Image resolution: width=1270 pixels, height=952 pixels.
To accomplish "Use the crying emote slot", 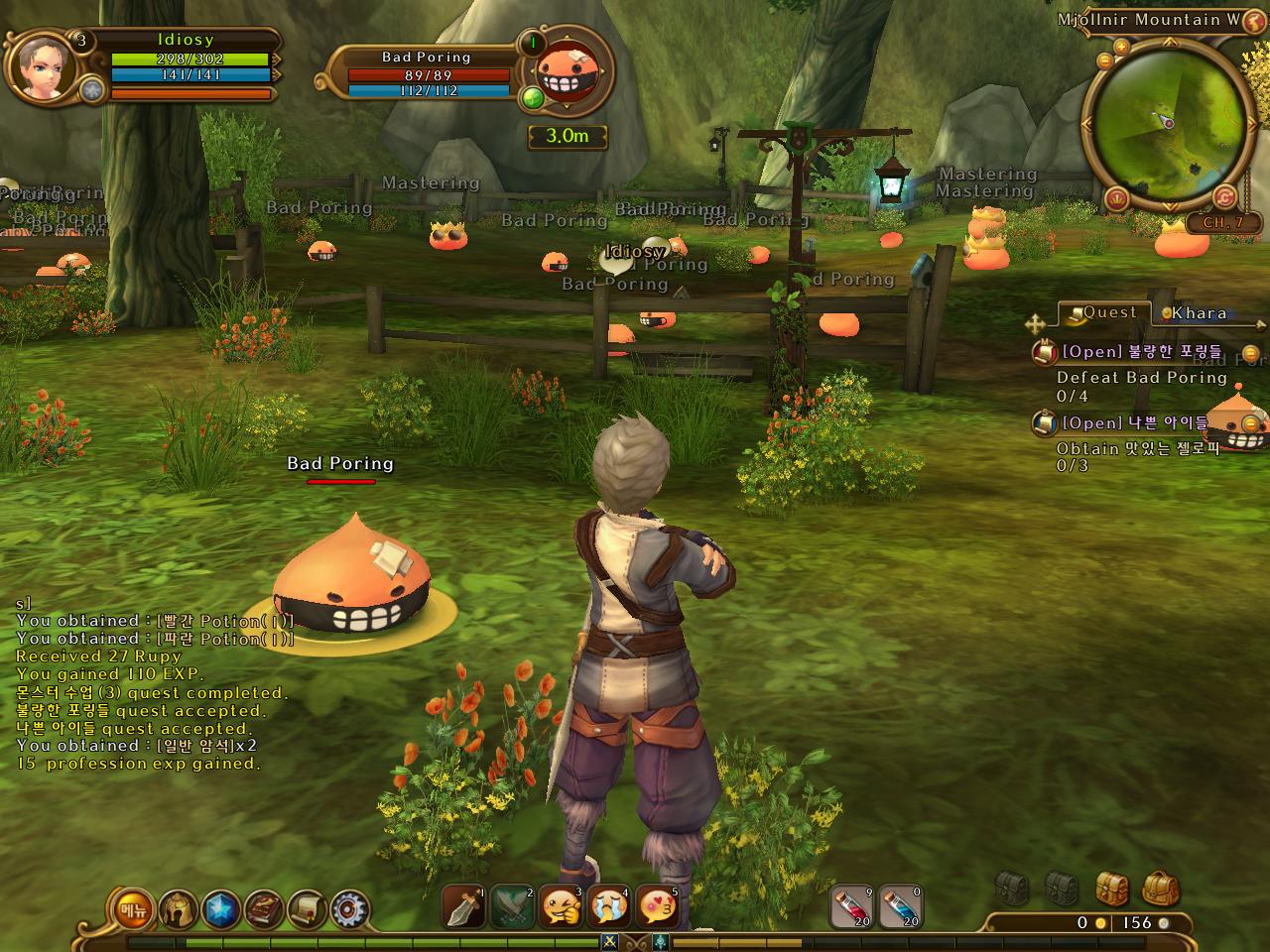I will coord(609,906).
